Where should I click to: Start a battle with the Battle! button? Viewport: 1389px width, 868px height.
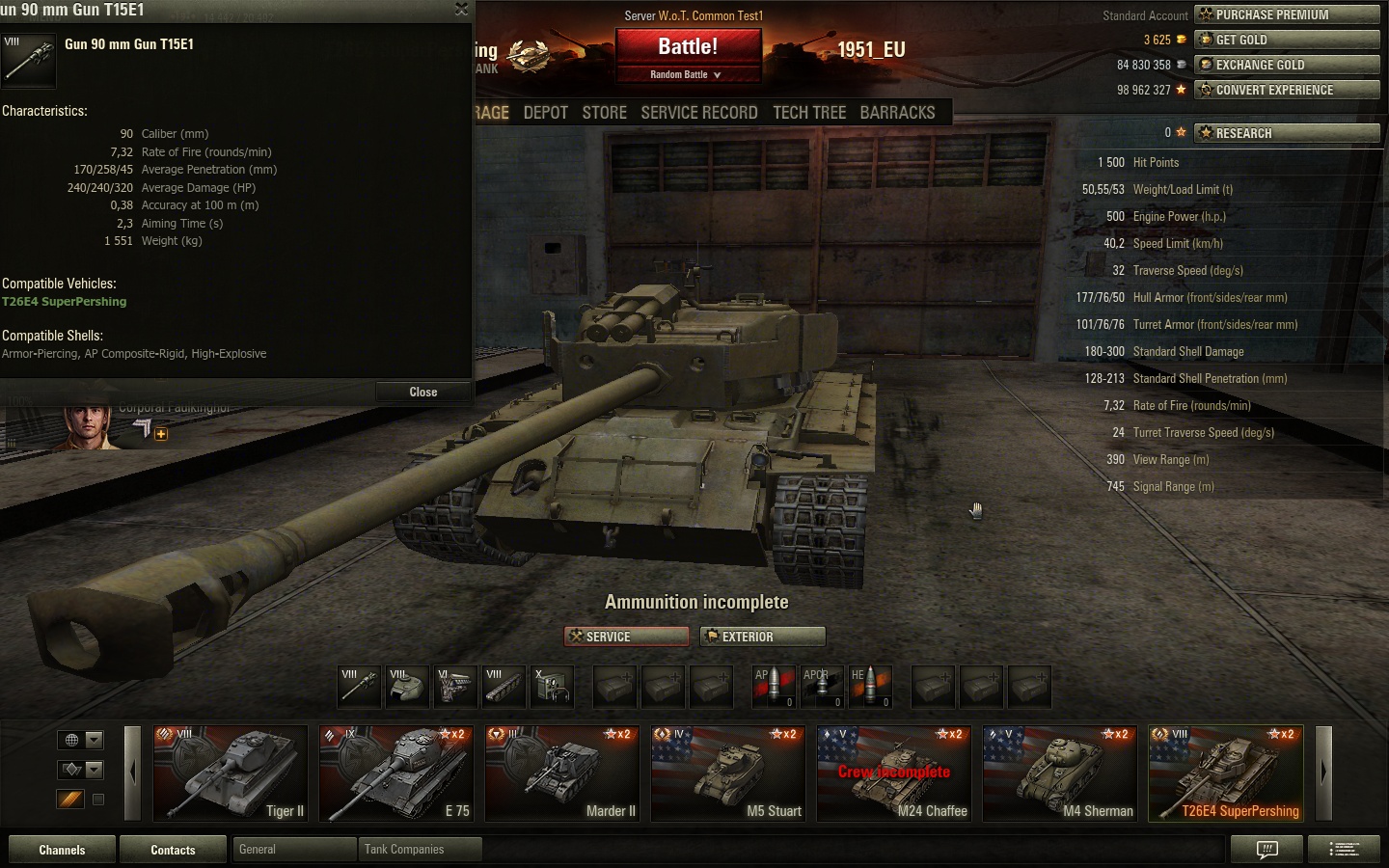point(688,47)
